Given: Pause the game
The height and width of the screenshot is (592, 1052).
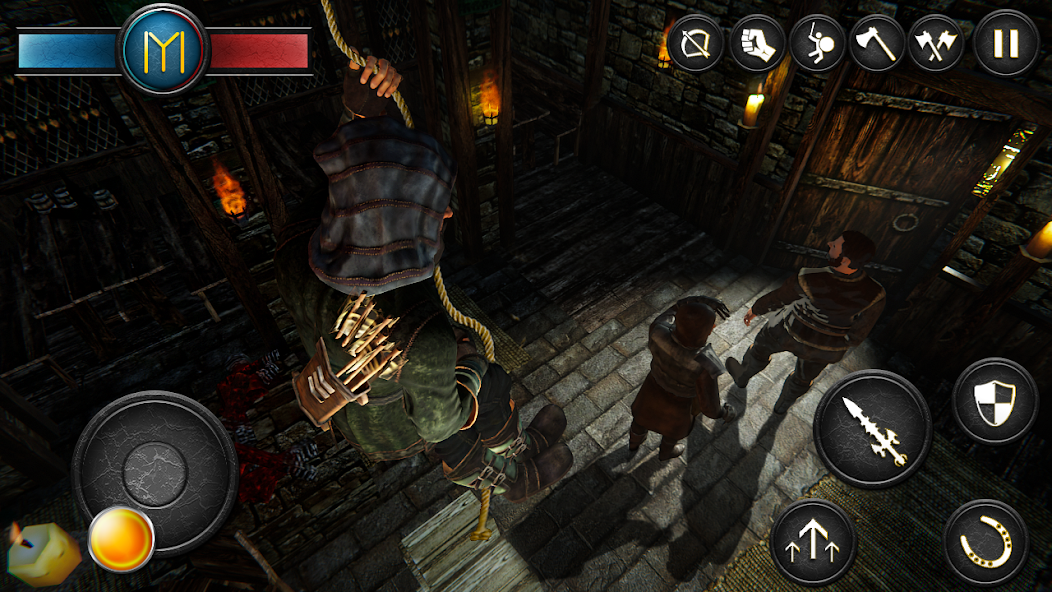Looking at the screenshot, I should tap(1006, 44).
